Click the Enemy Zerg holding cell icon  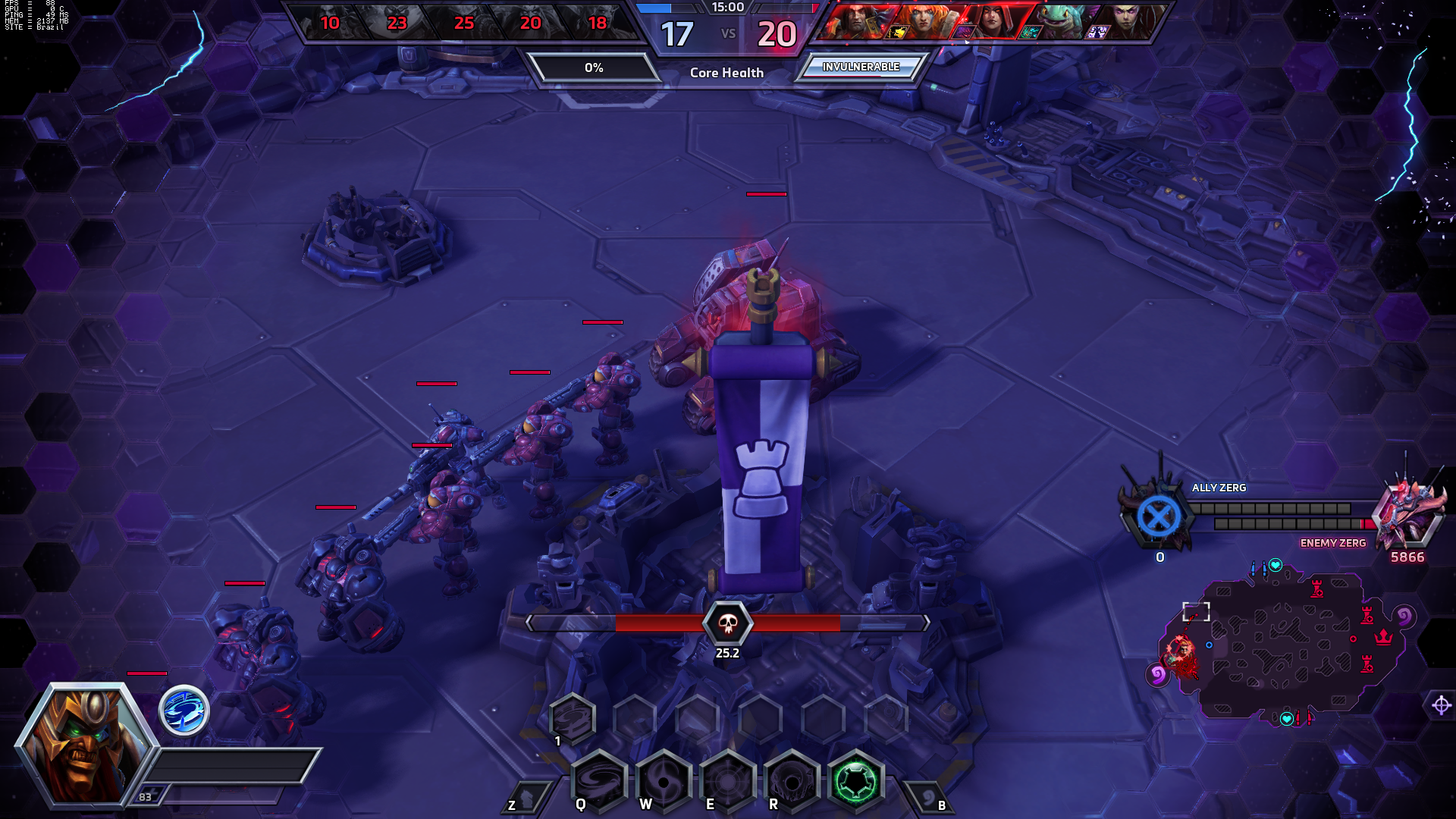pyautogui.click(x=1409, y=514)
